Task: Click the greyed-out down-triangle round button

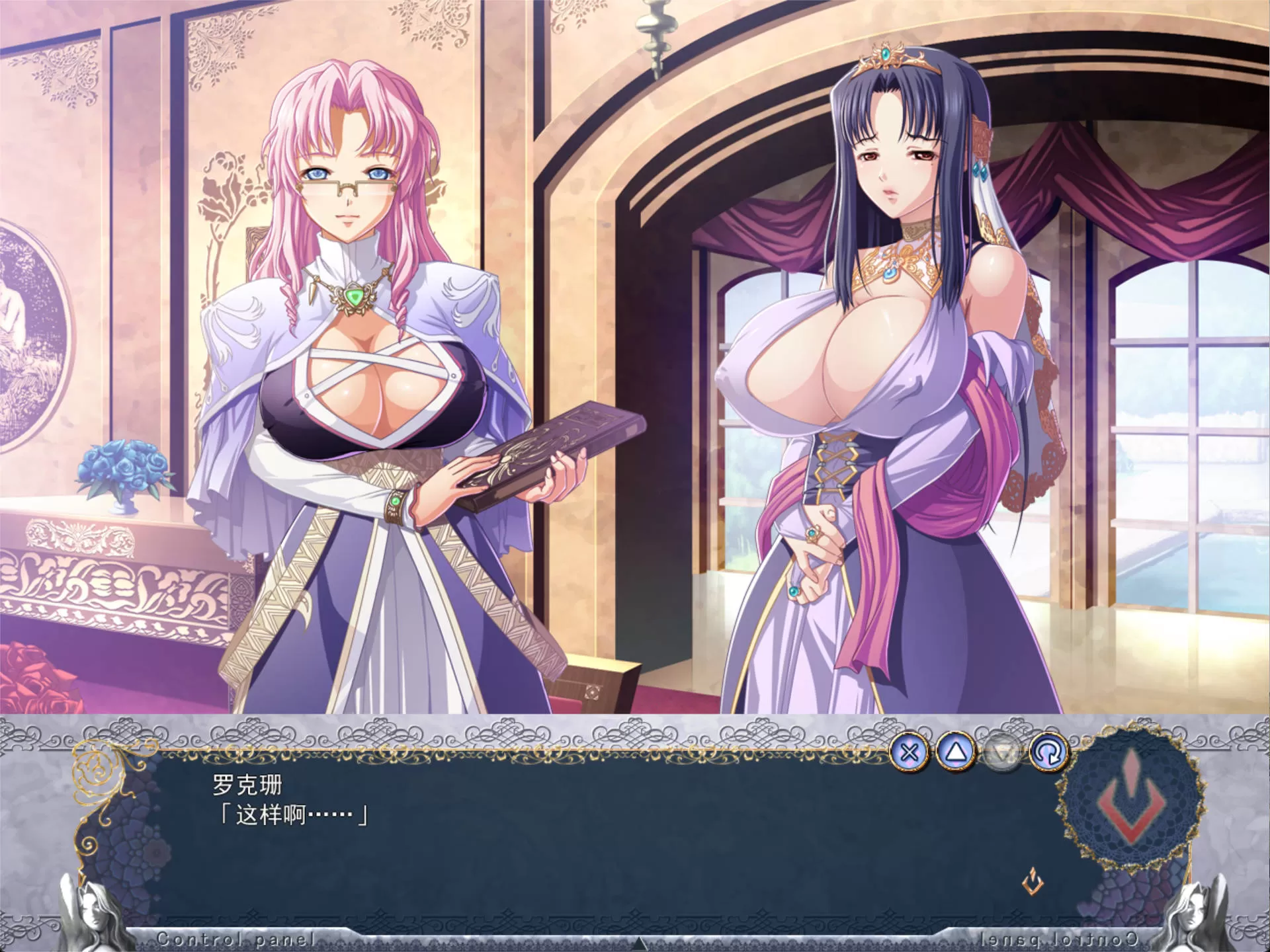Action: coord(1002,752)
